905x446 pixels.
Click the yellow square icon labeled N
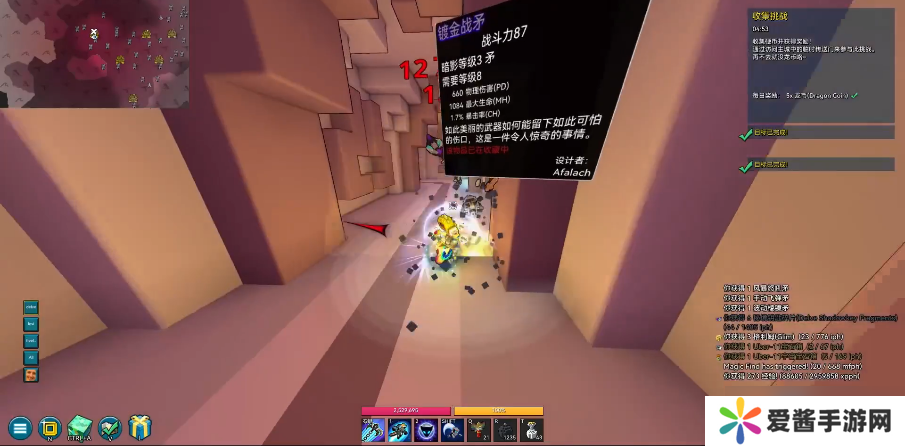coord(50,427)
